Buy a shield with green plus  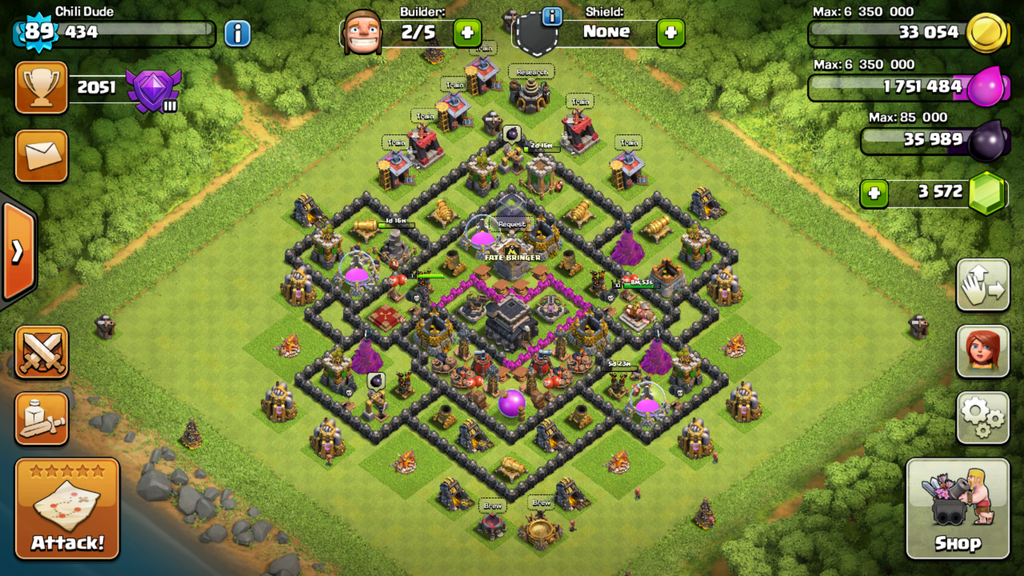click(670, 33)
